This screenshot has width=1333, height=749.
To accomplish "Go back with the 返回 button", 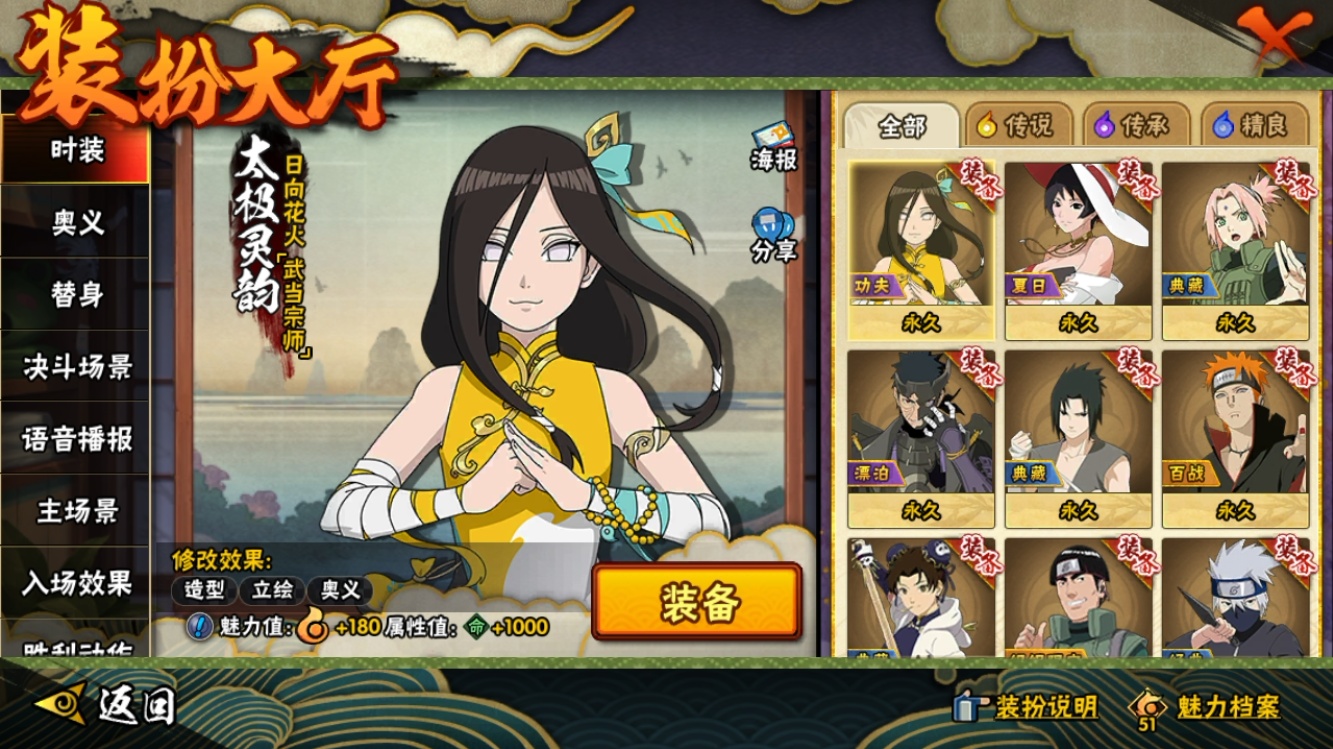I will 108,706.
